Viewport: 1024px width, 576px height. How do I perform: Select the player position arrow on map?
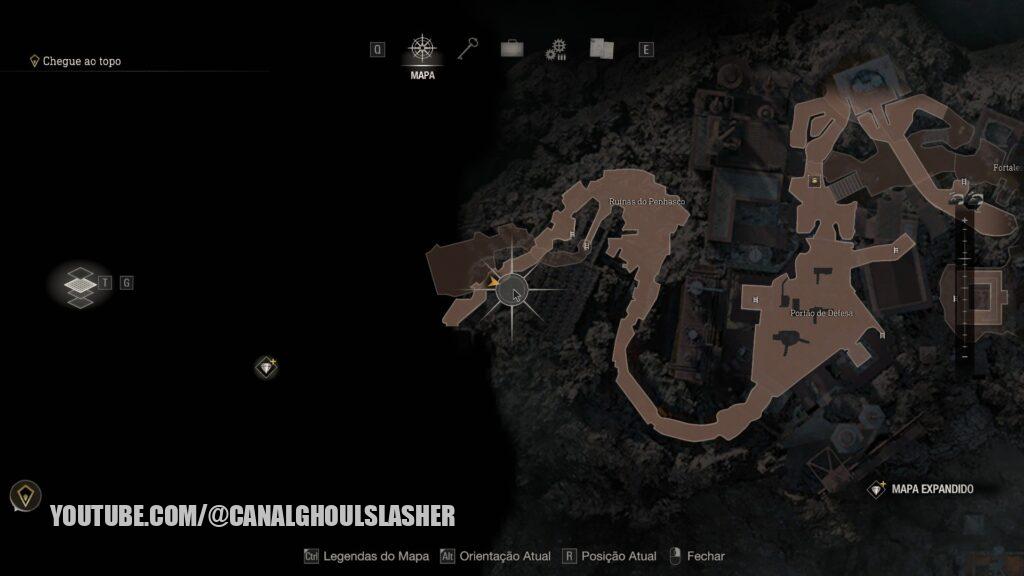tap(493, 283)
